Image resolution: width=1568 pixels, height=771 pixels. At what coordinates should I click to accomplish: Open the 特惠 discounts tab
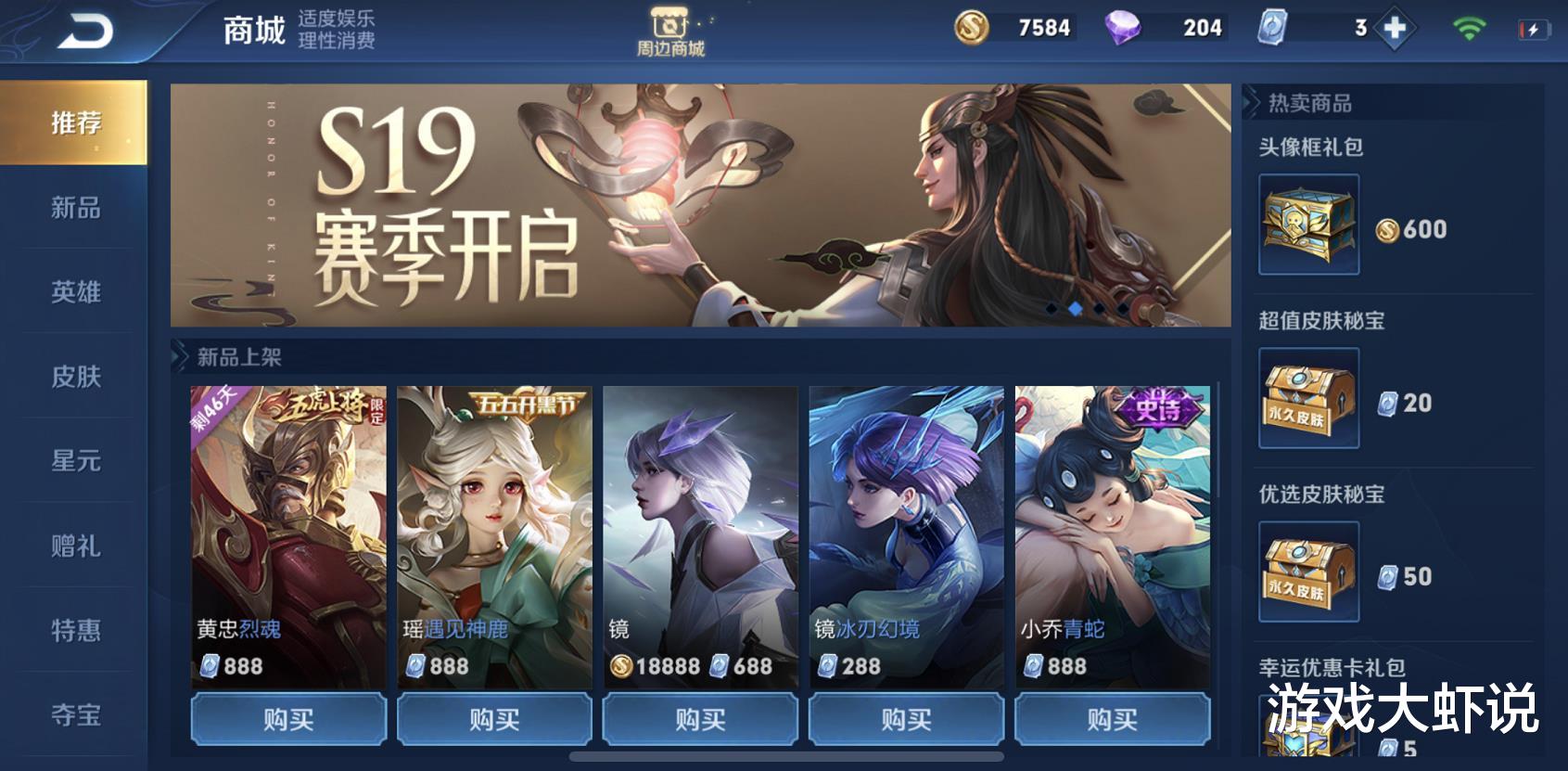(75, 631)
